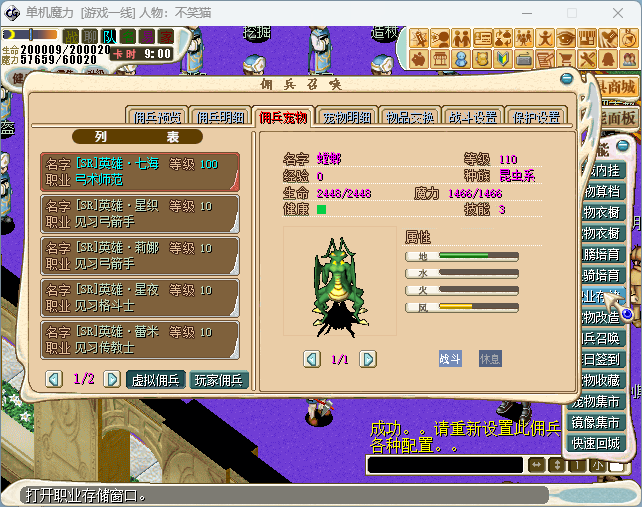Show the 宠物明细 tab
Screen dimensions: 642x507
tap(347, 117)
